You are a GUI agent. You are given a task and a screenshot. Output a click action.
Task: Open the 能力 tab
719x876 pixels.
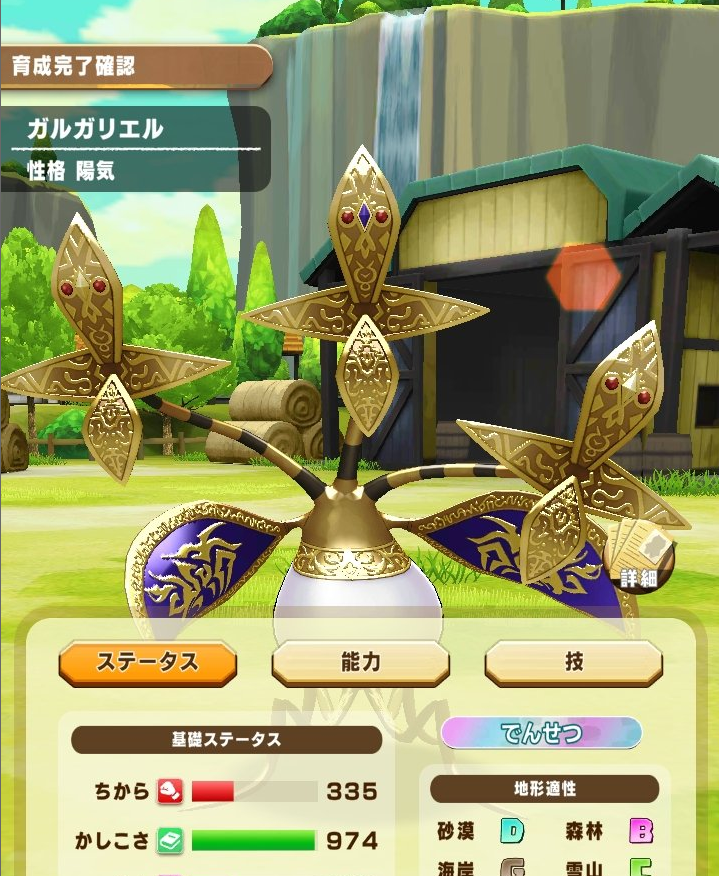coord(360,663)
